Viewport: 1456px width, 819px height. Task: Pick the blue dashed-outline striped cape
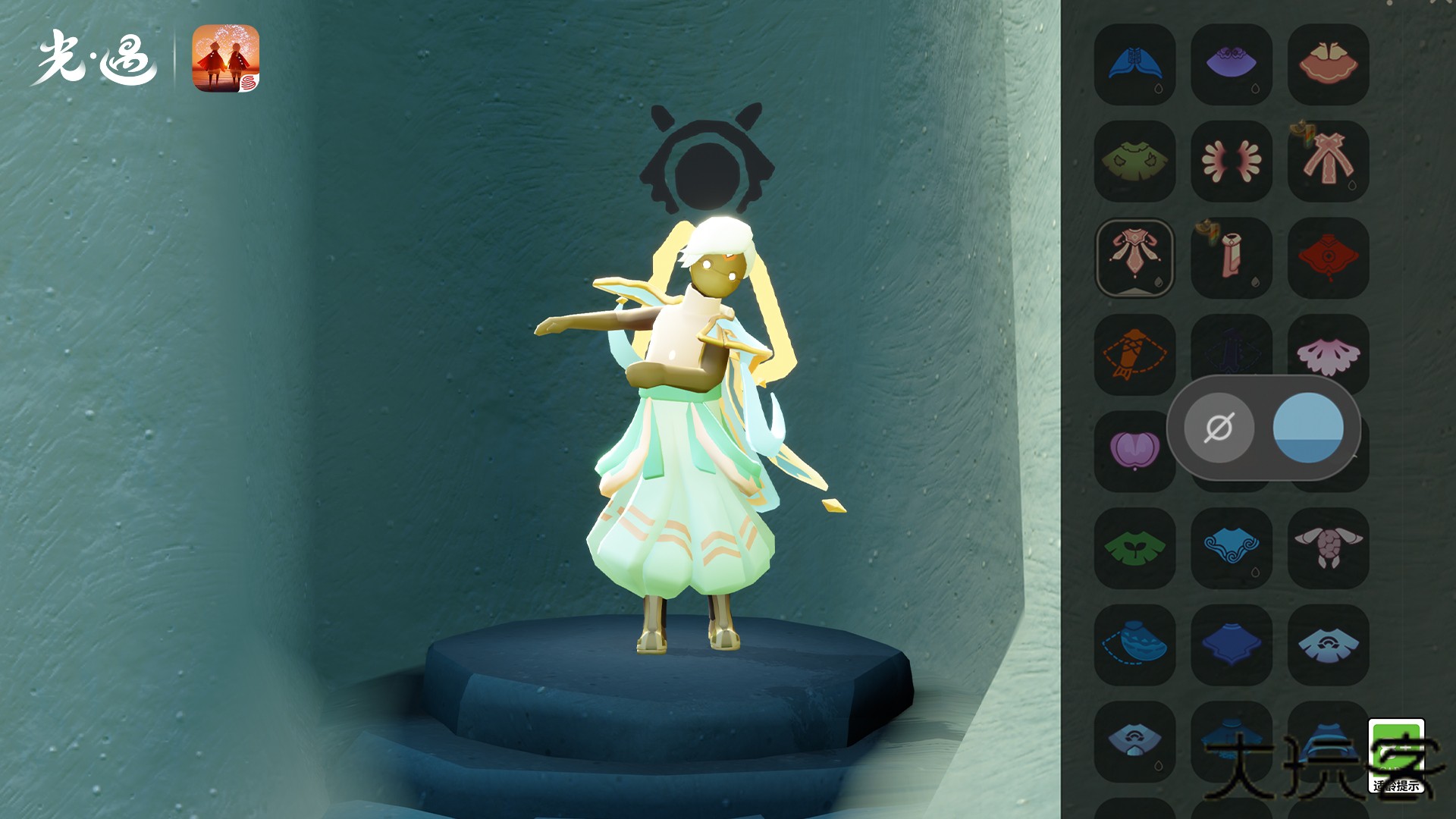click(1134, 645)
